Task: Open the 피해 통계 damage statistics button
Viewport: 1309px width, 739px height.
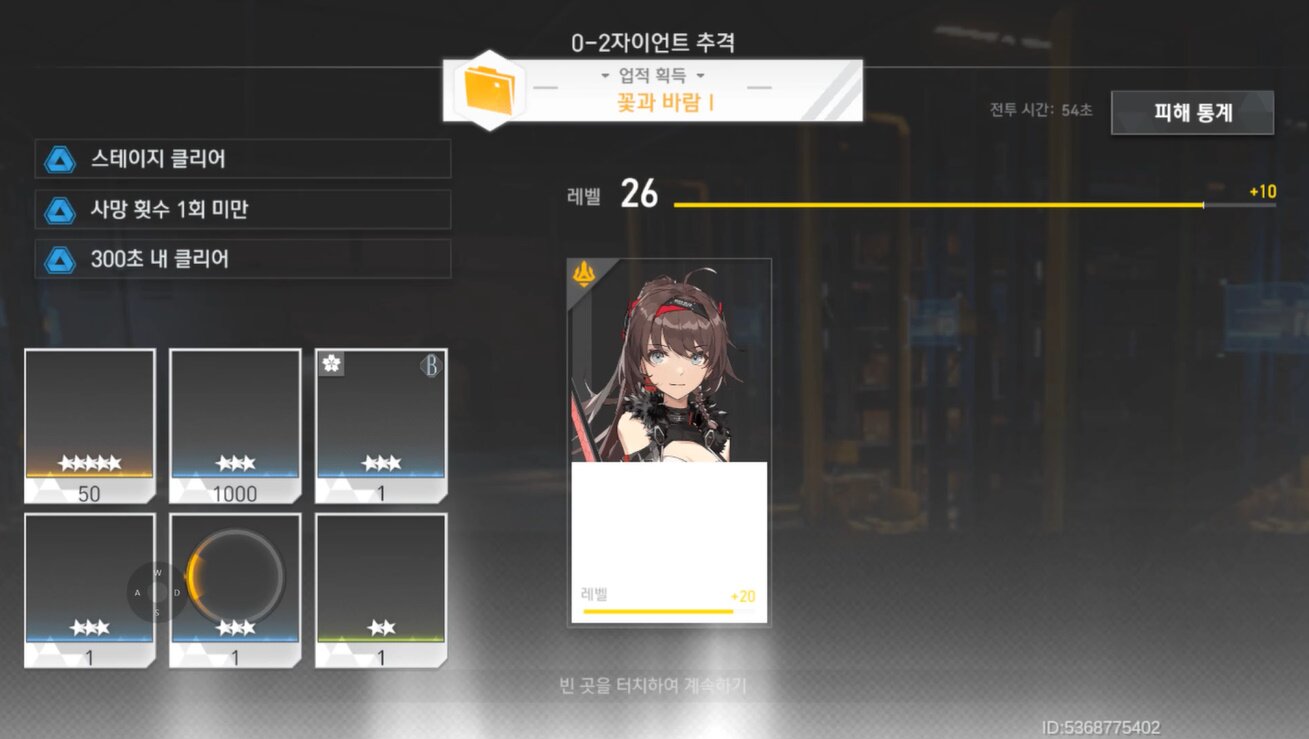Action: click(x=1192, y=113)
